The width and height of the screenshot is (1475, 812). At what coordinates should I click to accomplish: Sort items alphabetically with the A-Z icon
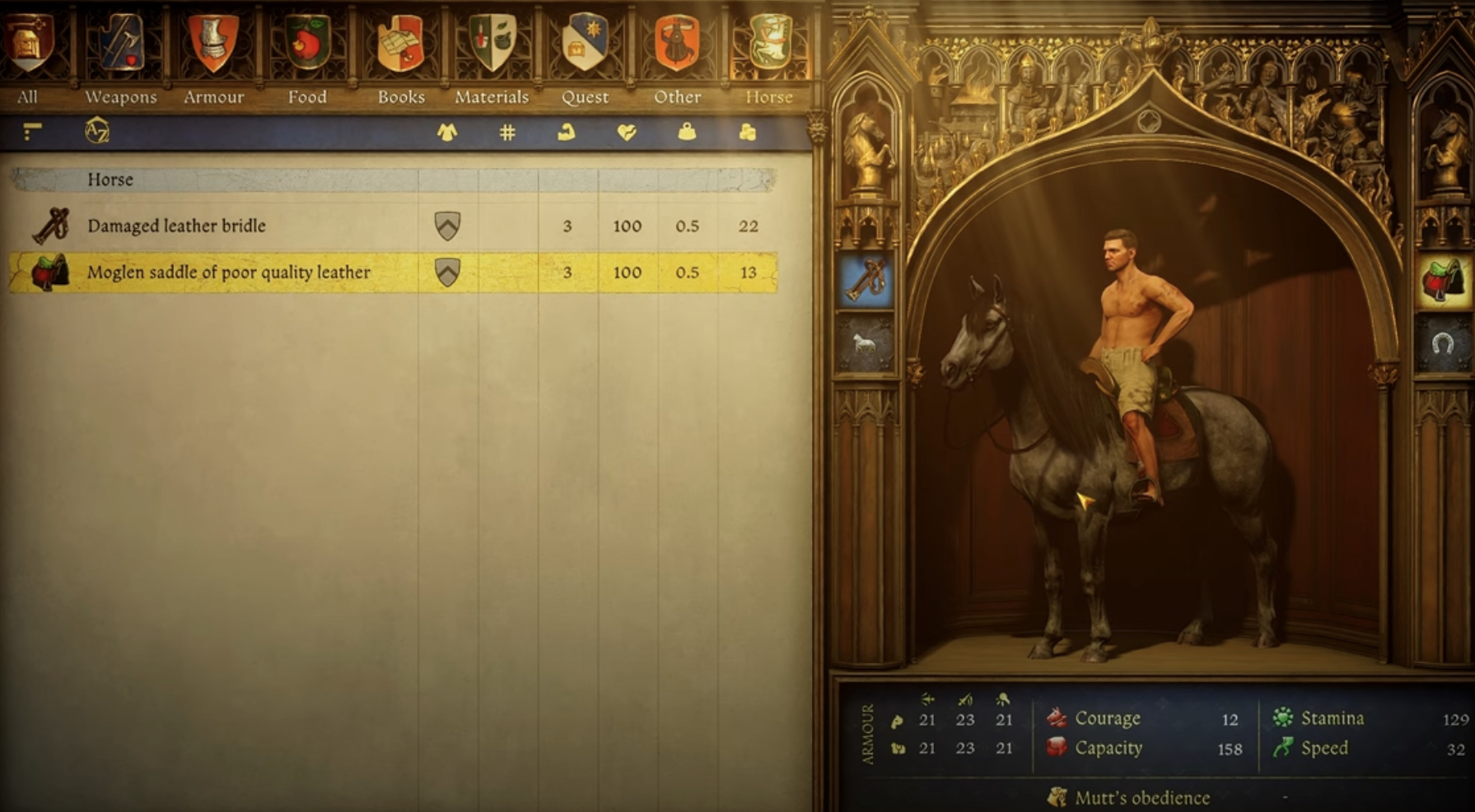(97, 132)
